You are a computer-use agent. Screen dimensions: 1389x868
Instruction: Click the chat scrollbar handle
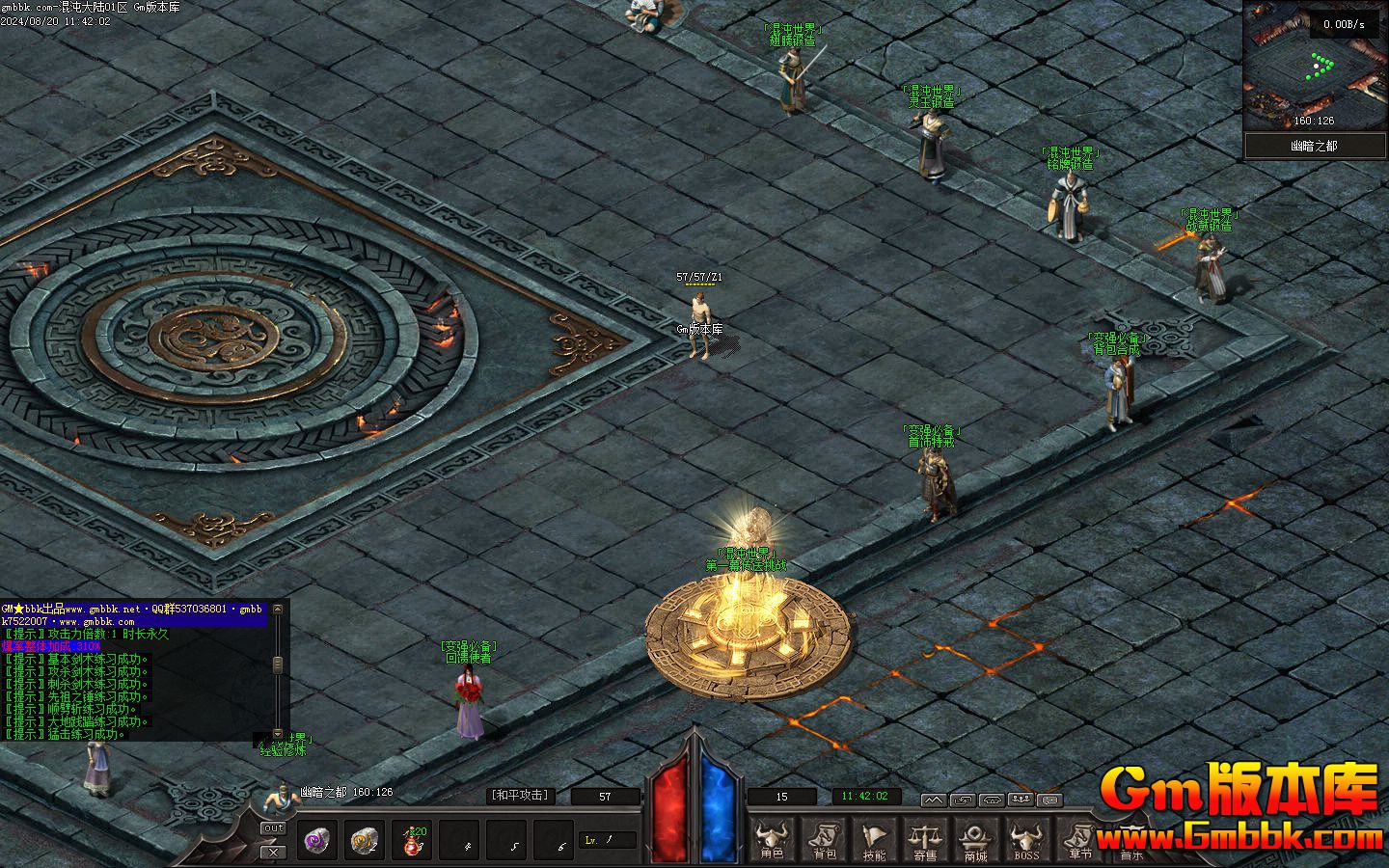pyautogui.click(x=278, y=665)
